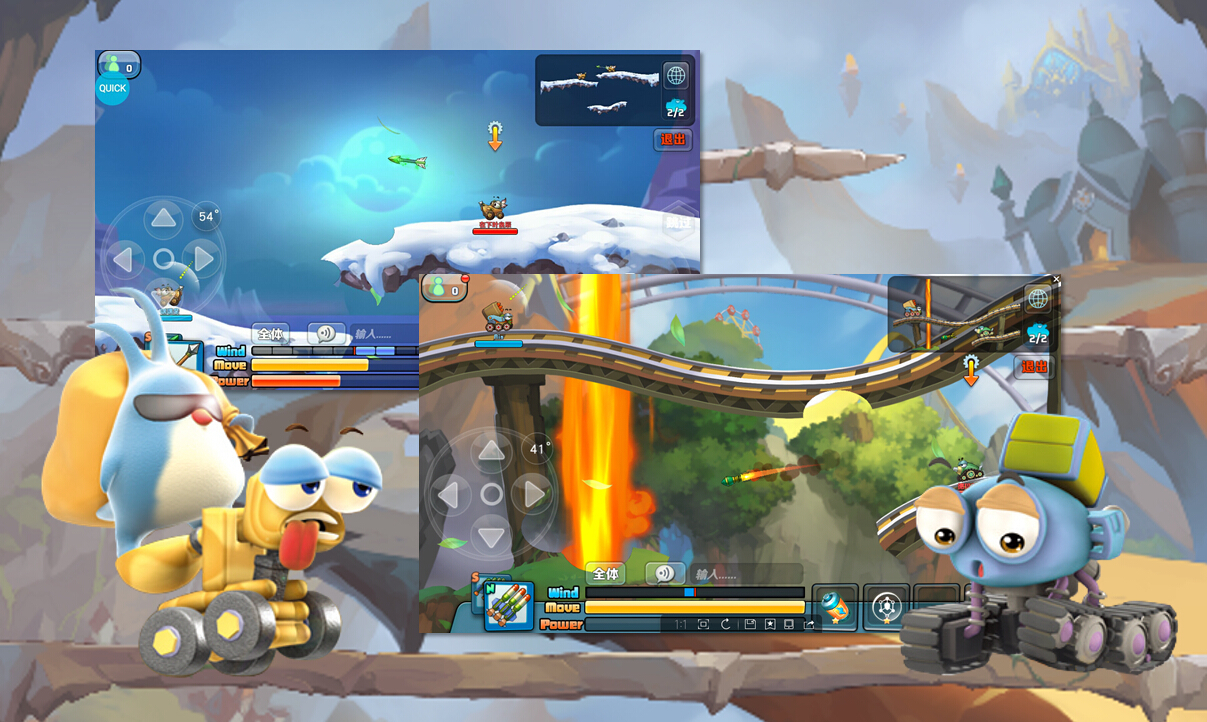Click the snow-level minimap
Image resolution: width=1207 pixels, height=722 pixels.
click(597, 89)
